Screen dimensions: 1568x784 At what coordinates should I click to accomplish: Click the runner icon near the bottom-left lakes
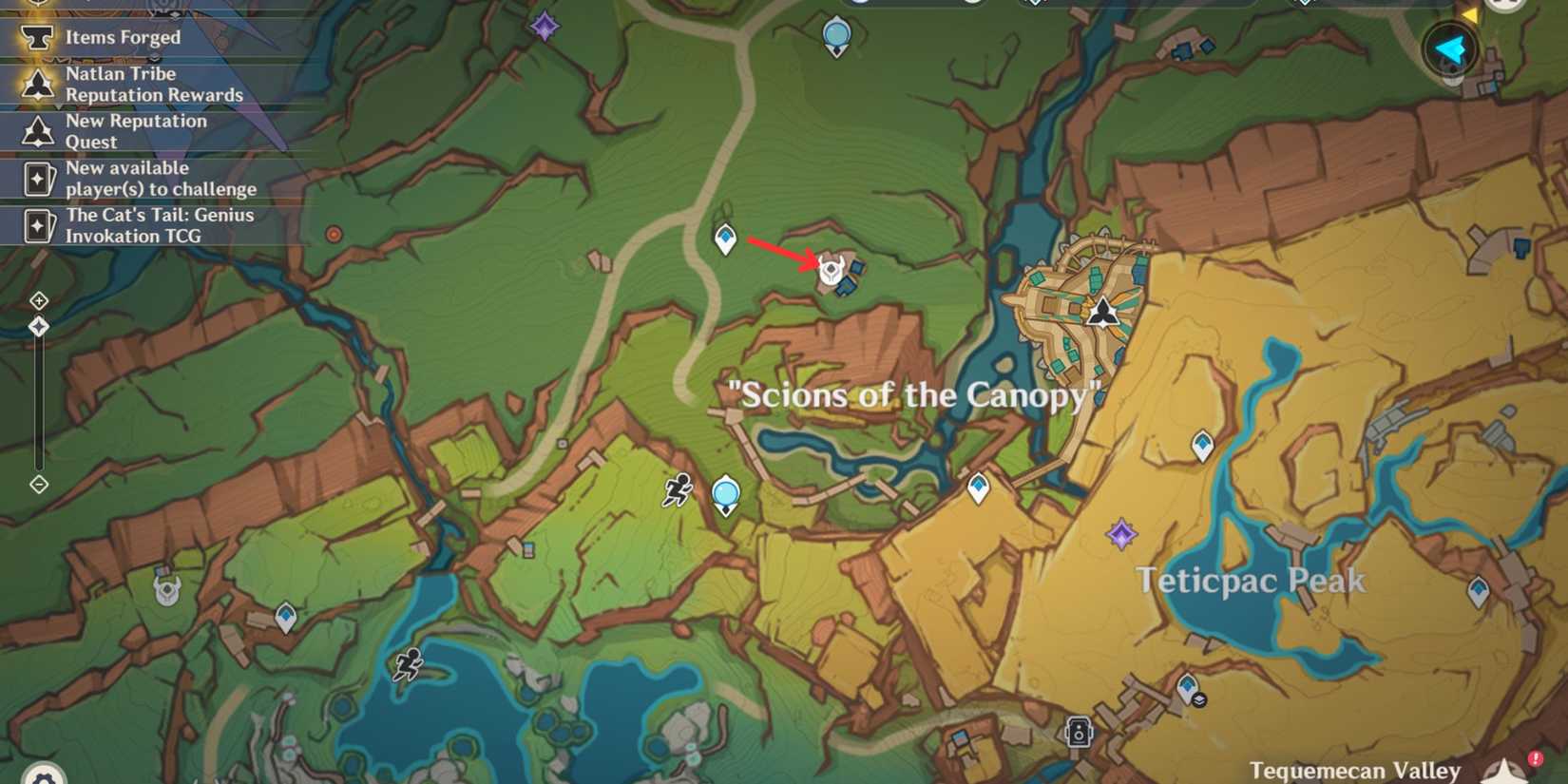(409, 666)
